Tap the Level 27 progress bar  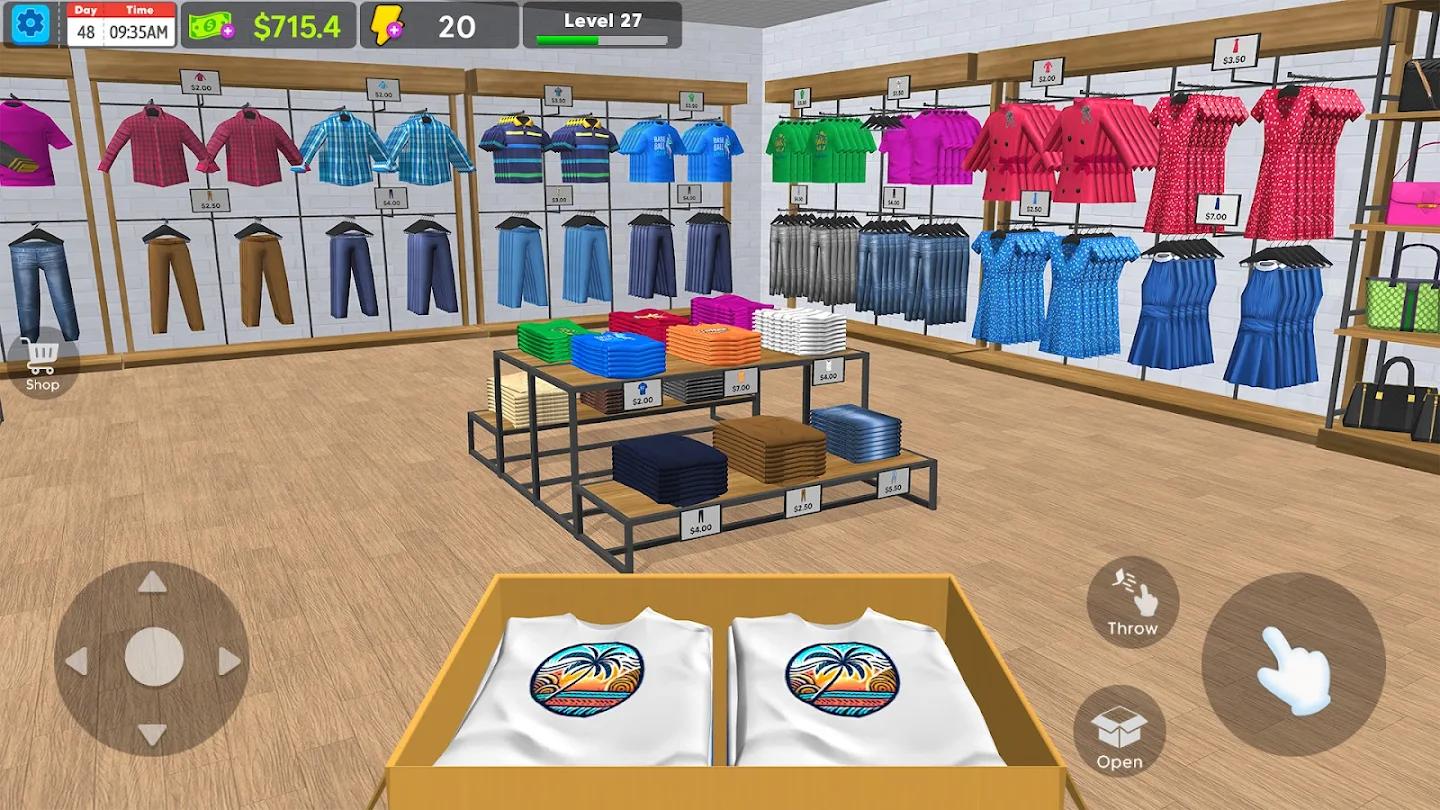(x=601, y=26)
